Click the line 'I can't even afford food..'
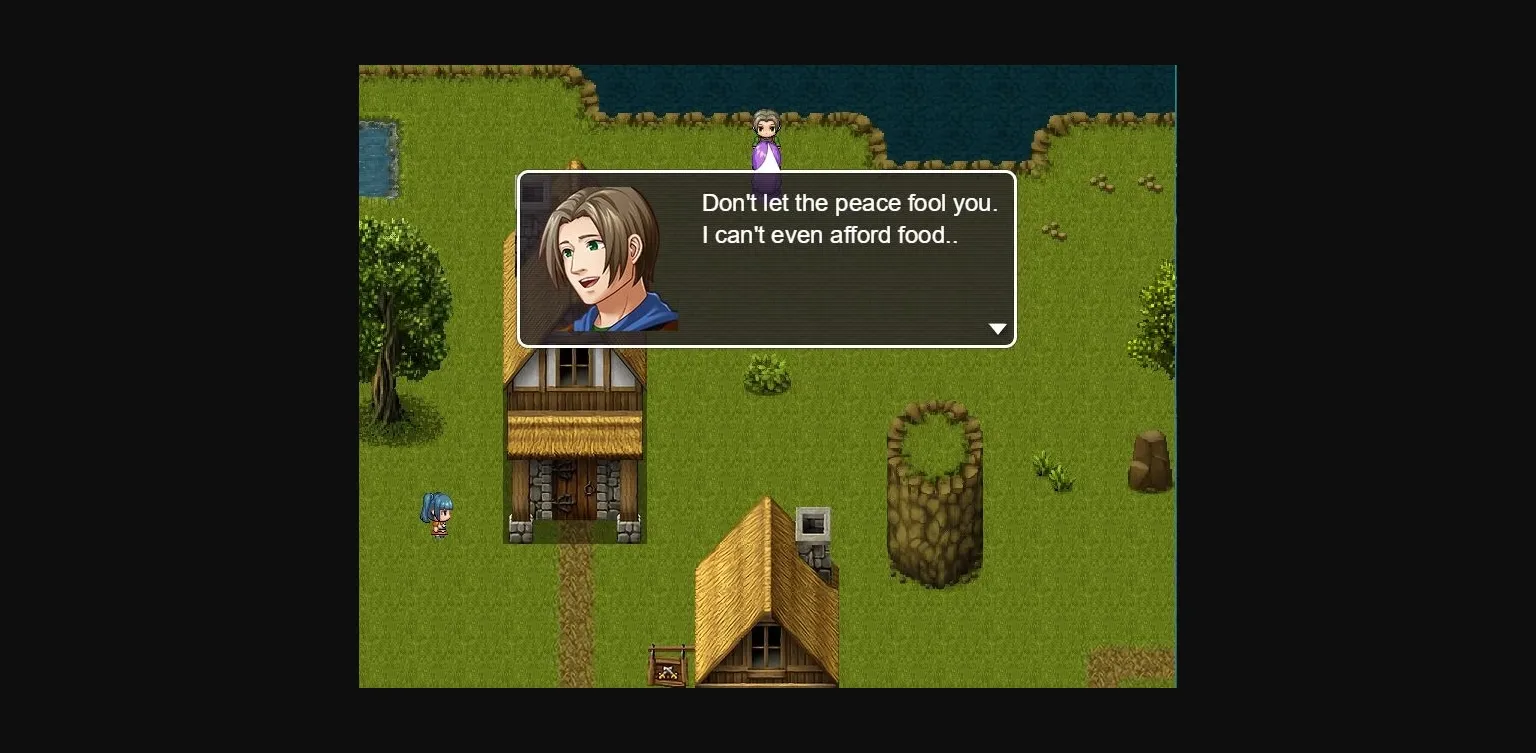 pyautogui.click(x=830, y=235)
